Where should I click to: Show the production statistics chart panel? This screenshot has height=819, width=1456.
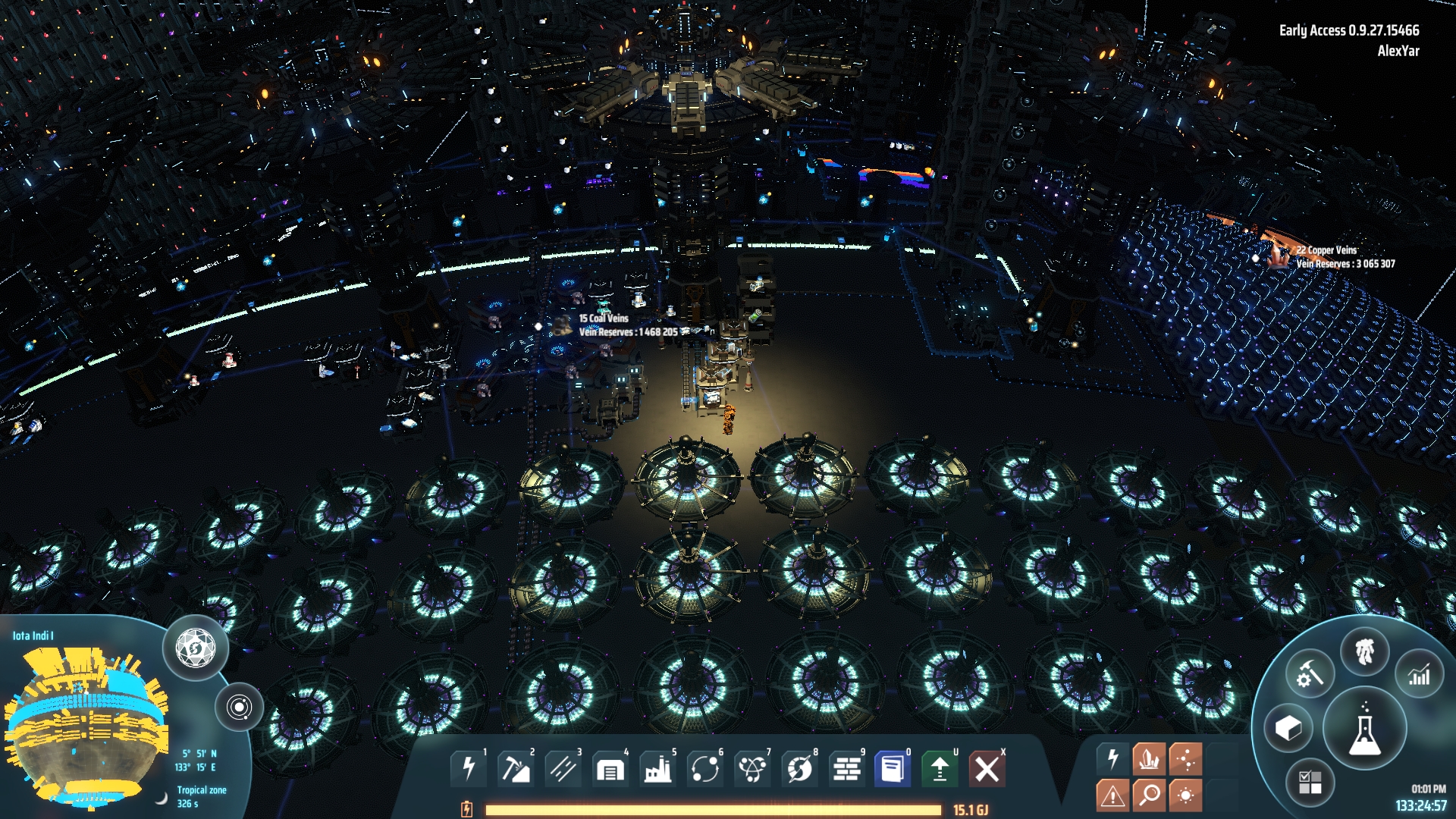tap(1419, 673)
